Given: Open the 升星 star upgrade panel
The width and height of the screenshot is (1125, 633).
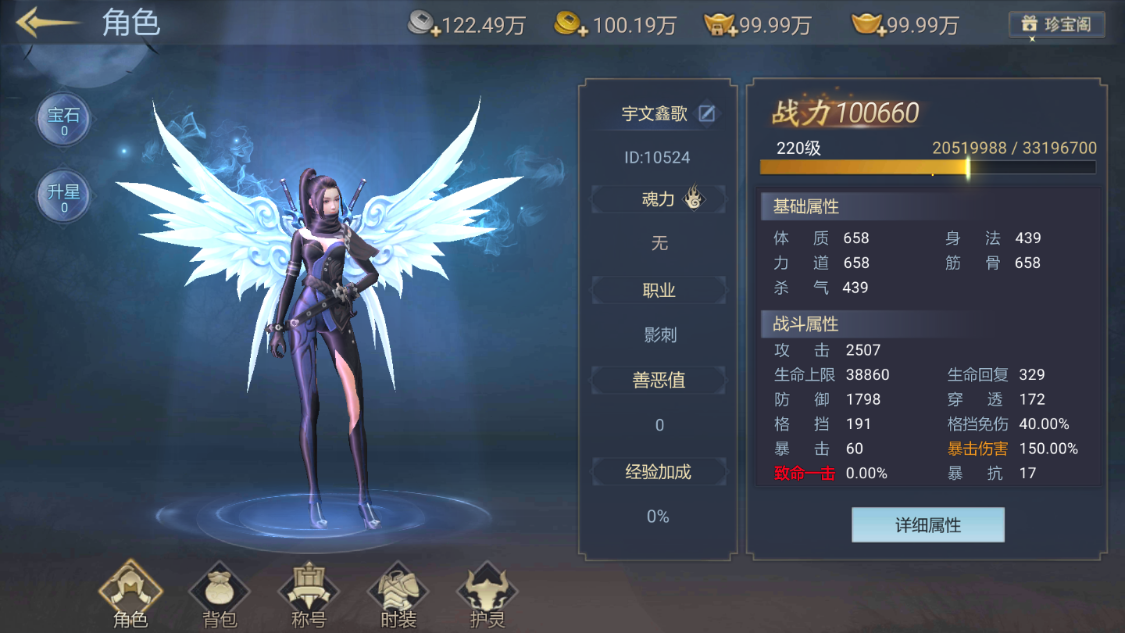Looking at the screenshot, I should tap(64, 196).
